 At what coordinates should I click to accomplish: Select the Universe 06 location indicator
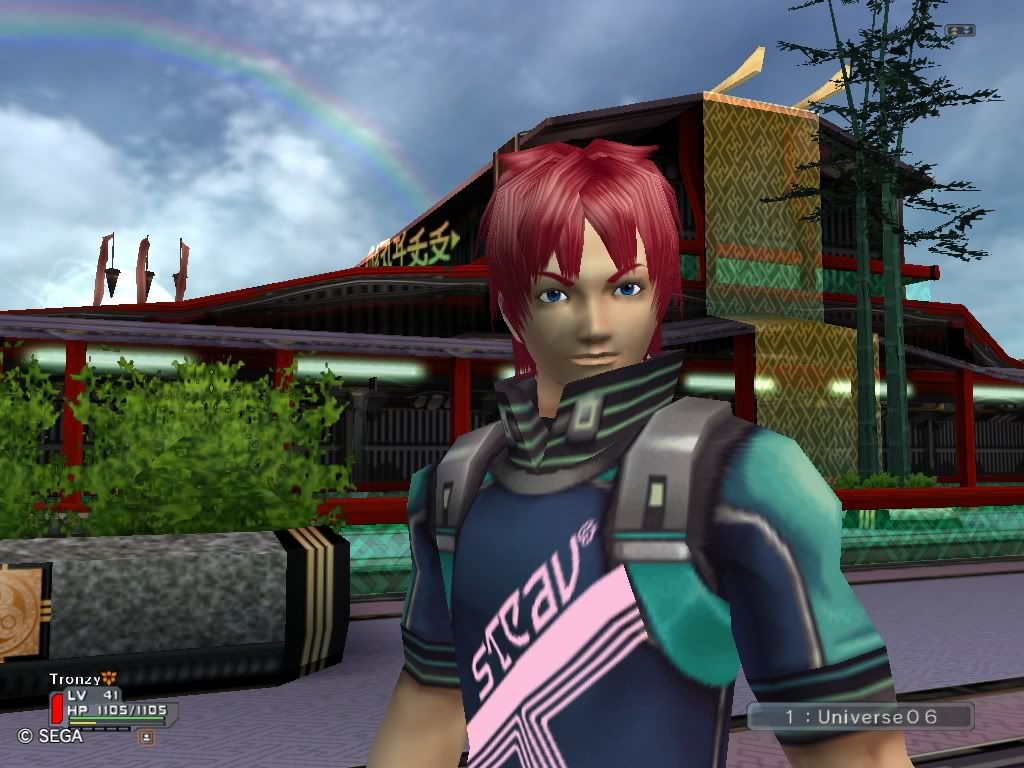coord(859,717)
